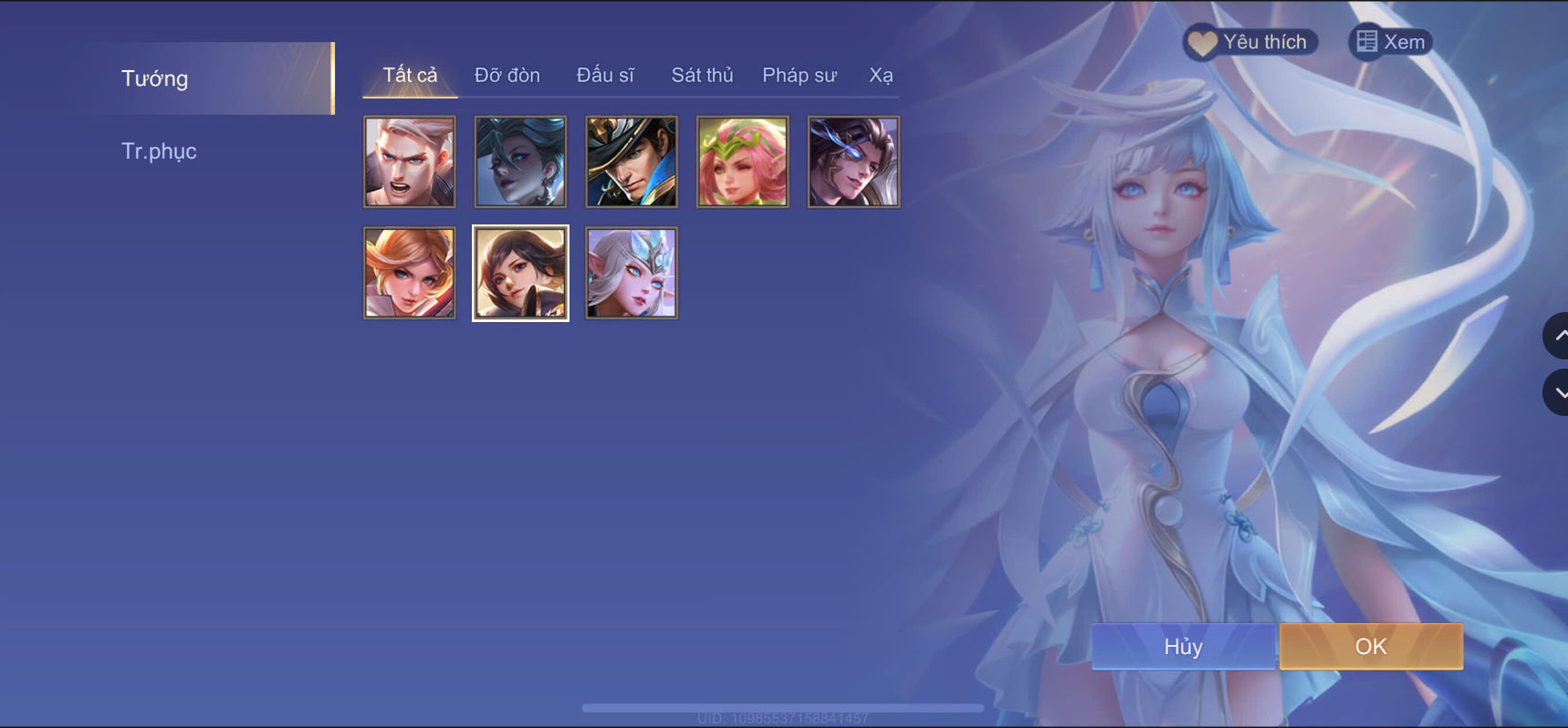This screenshot has width=1568, height=728.
Task: Select the white-haired elf hero portrait
Action: click(x=631, y=273)
